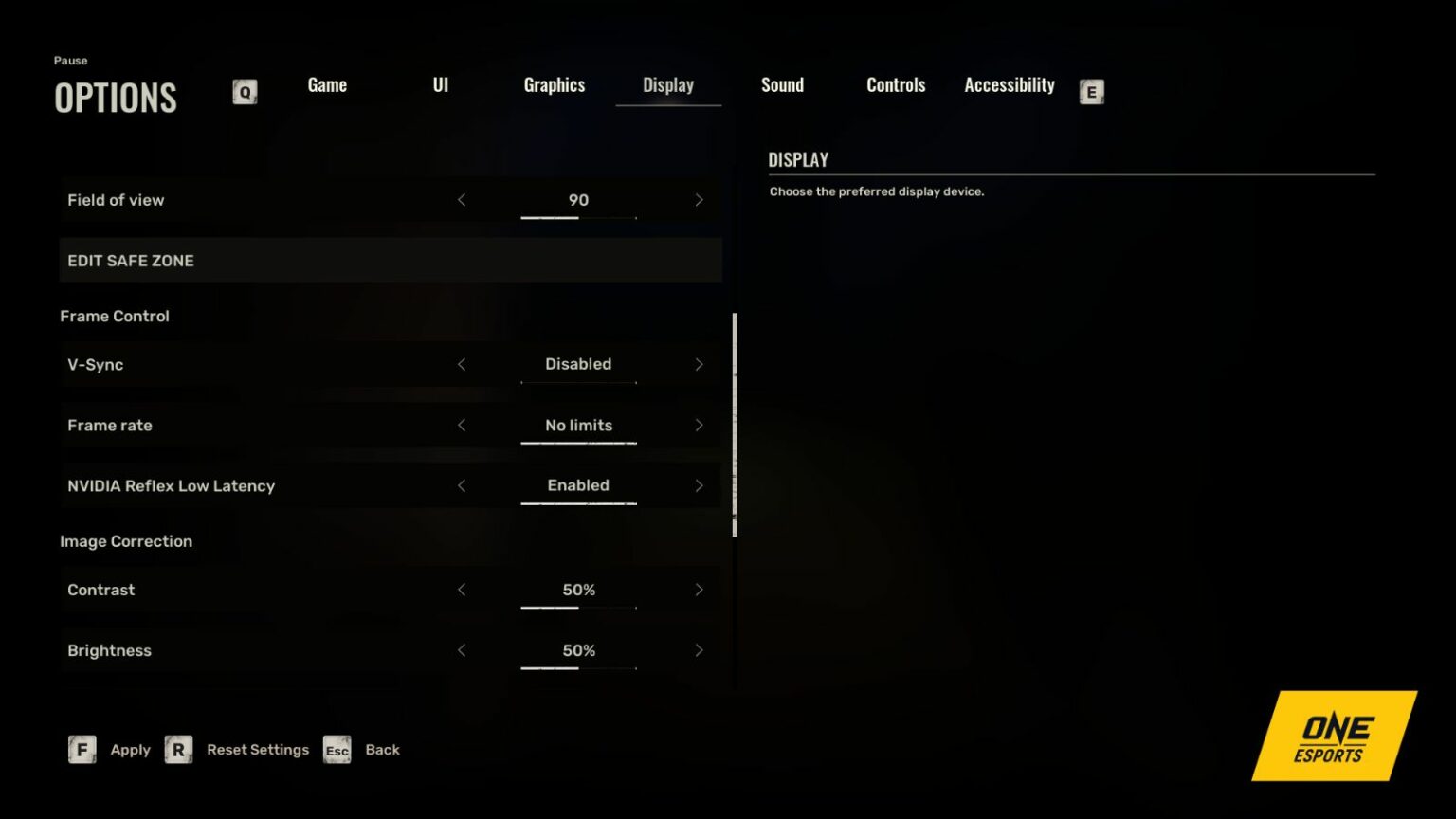Screen dimensions: 1456x819
Task: Click the E key icon to cycle tabs right
Action: [x=1091, y=92]
